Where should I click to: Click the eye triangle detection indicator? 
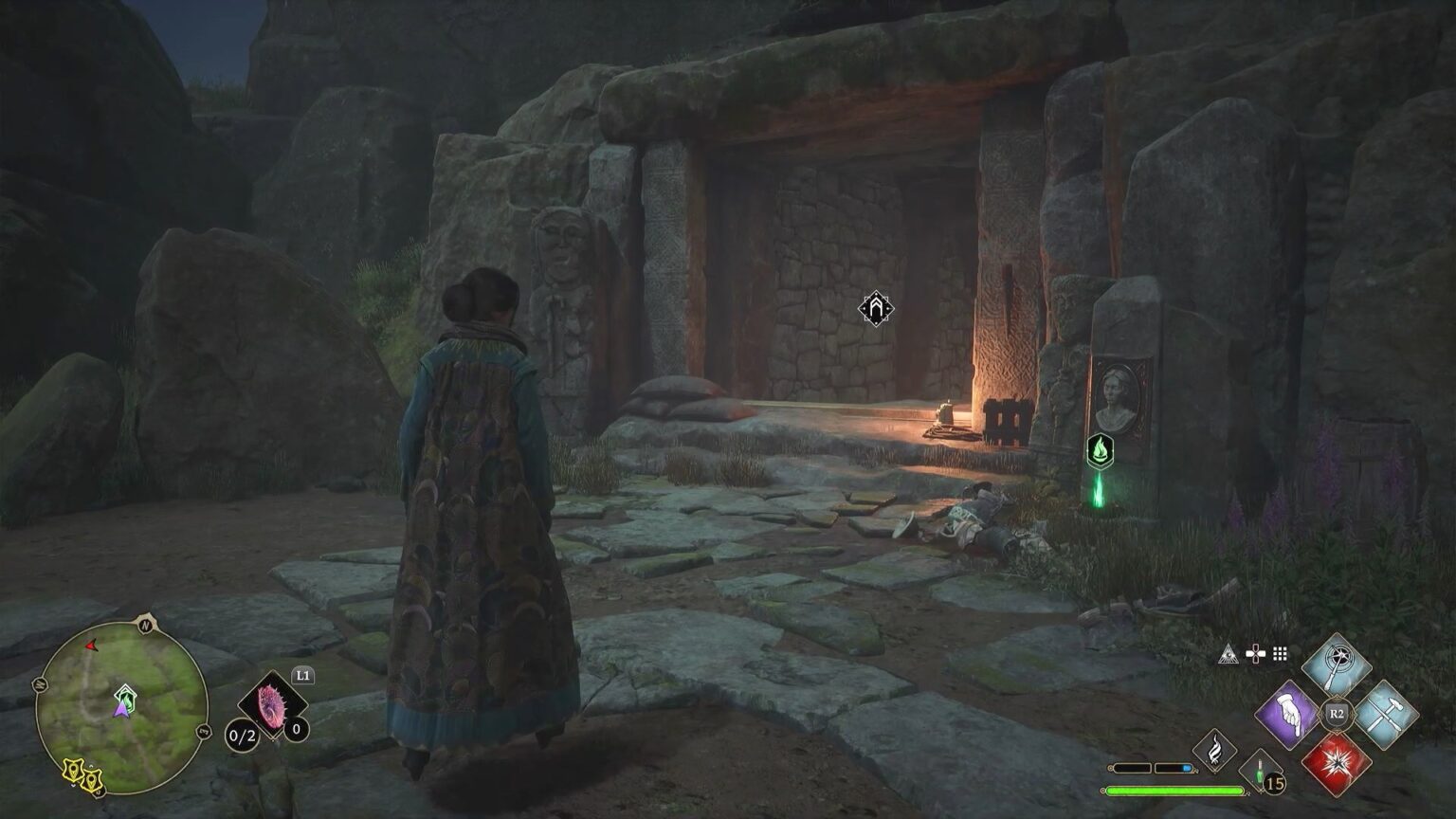[x=1228, y=653]
